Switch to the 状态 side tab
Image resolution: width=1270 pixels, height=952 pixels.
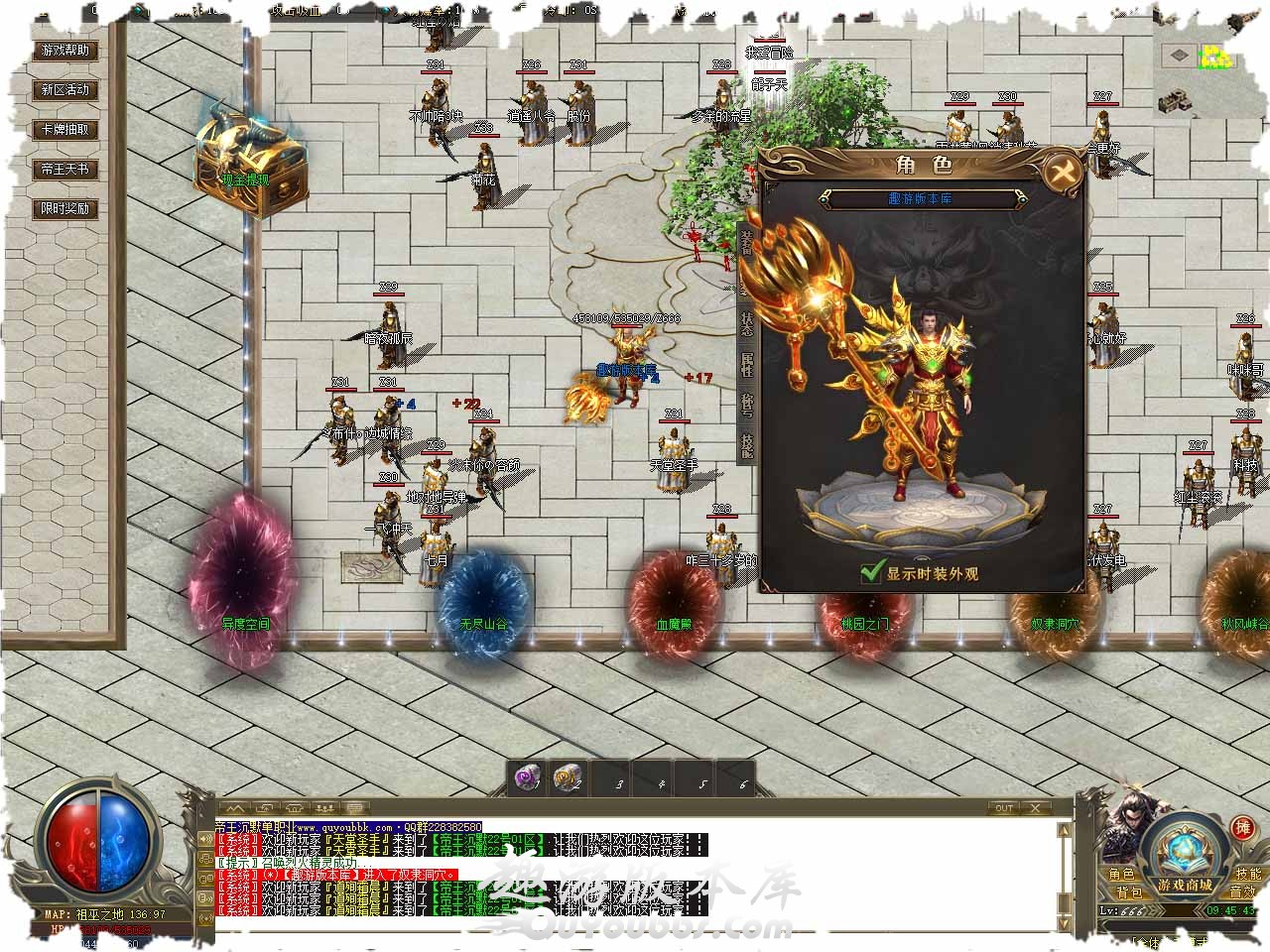point(747,324)
